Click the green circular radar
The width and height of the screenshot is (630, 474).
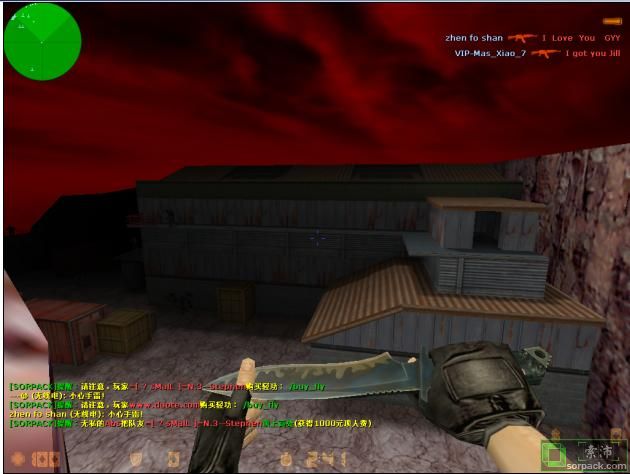point(42,41)
